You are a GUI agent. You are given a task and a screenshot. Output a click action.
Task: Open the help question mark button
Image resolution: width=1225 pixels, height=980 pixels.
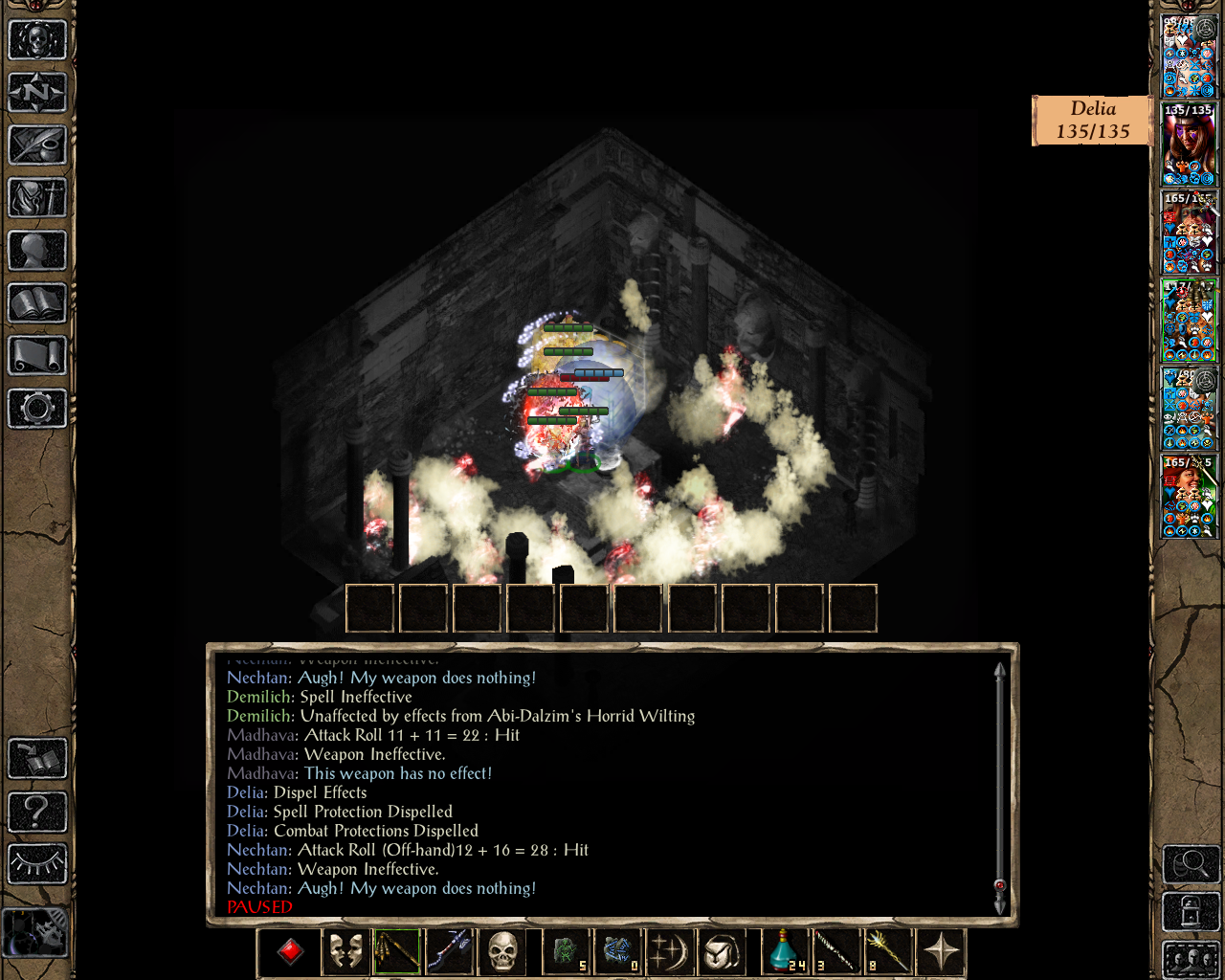coord(37,812)
